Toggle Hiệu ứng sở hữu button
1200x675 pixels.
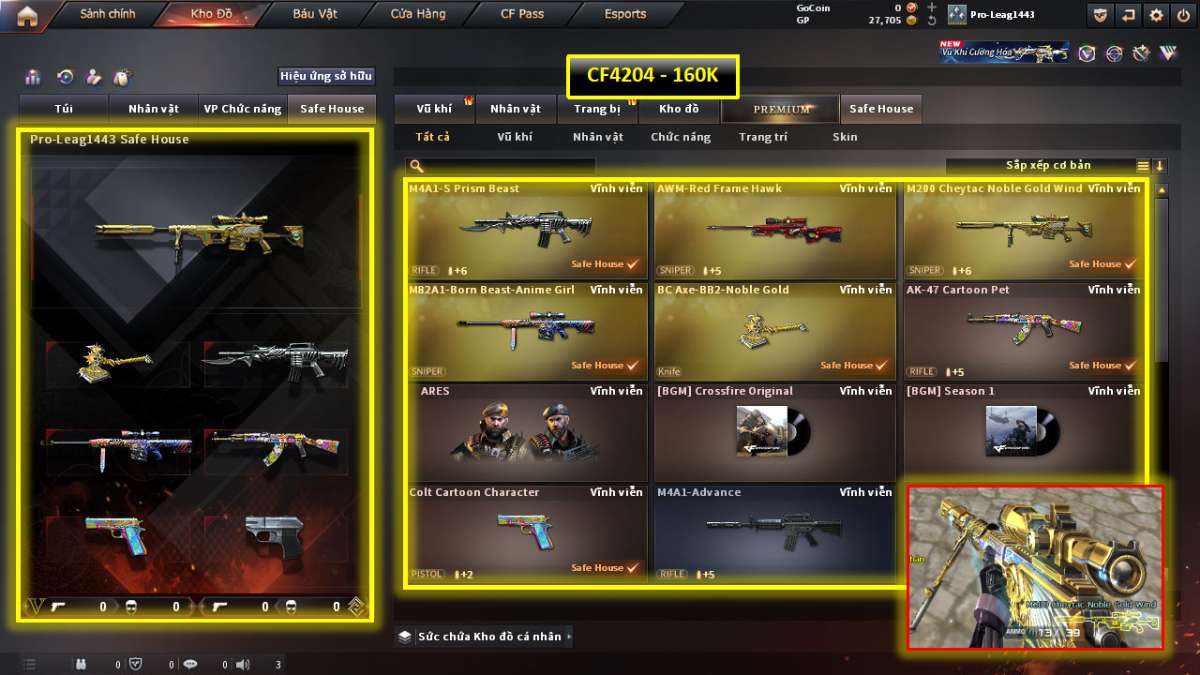[x=325, y=77]
